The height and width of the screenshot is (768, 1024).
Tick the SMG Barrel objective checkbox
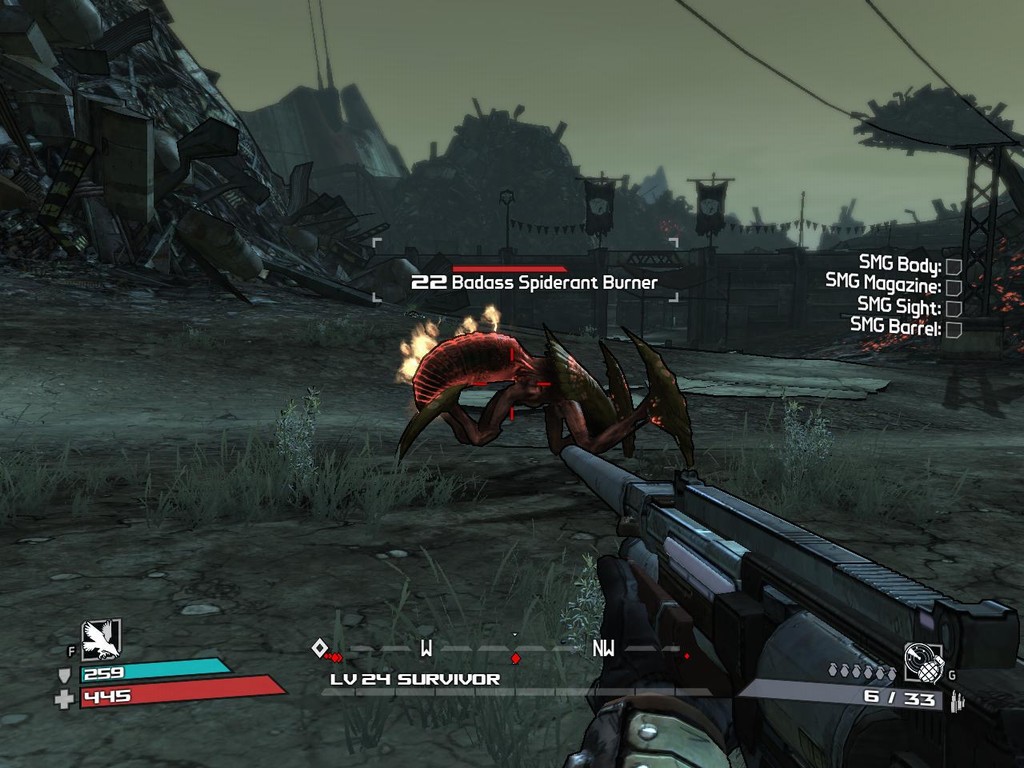click(953, 329)
